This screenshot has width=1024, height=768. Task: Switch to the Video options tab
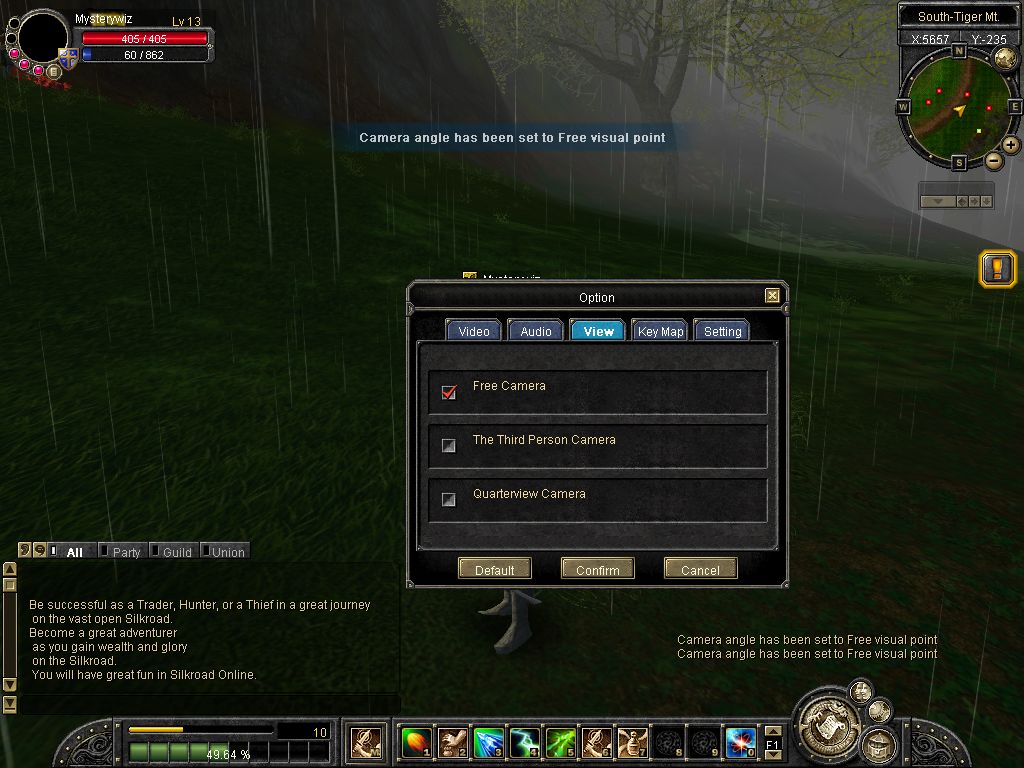click(473, 331)
